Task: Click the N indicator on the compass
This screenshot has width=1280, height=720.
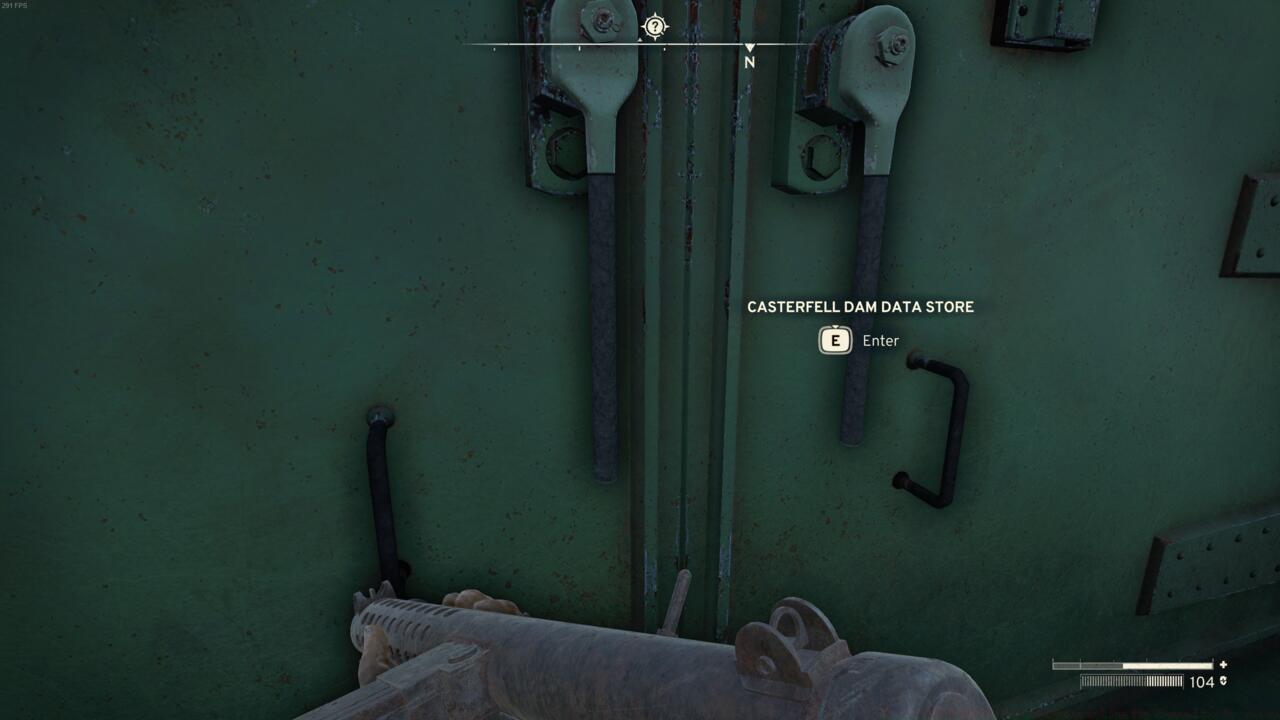Action: [x=749, y=60]
